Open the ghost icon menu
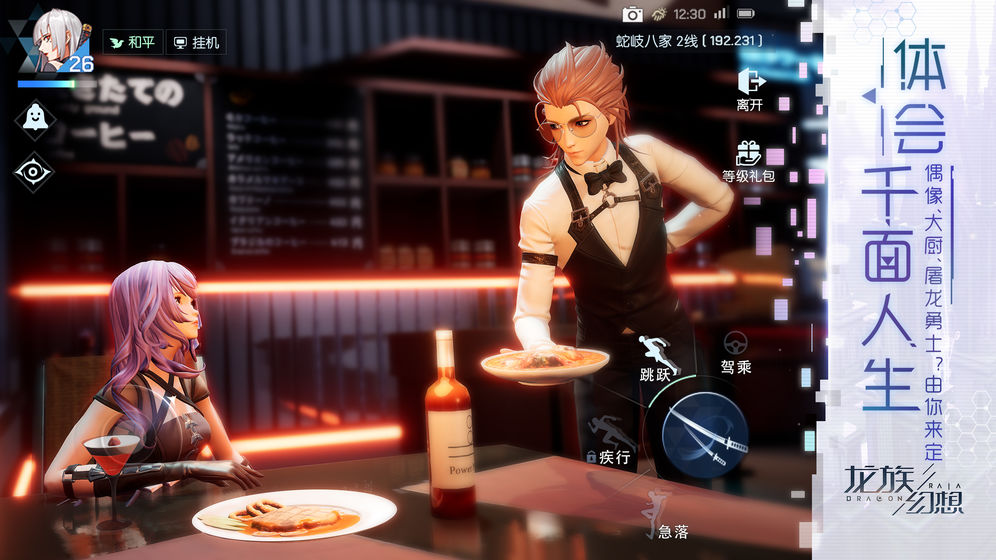The width and height of the screenshot is (996, 560). pos(33,116)
